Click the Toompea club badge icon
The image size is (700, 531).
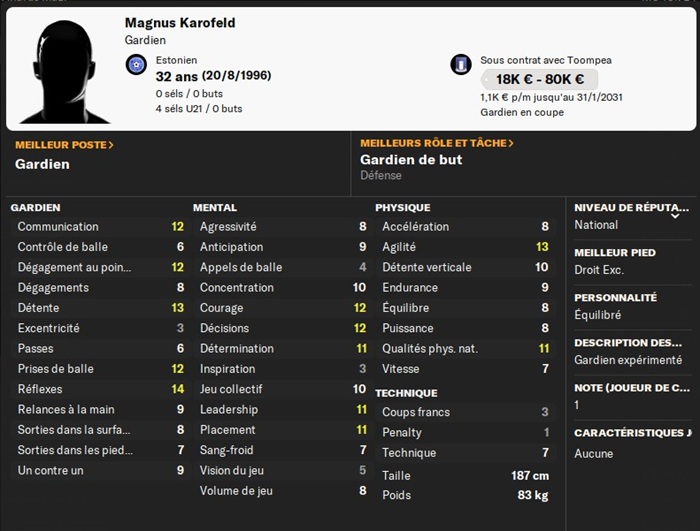[460, 65]
